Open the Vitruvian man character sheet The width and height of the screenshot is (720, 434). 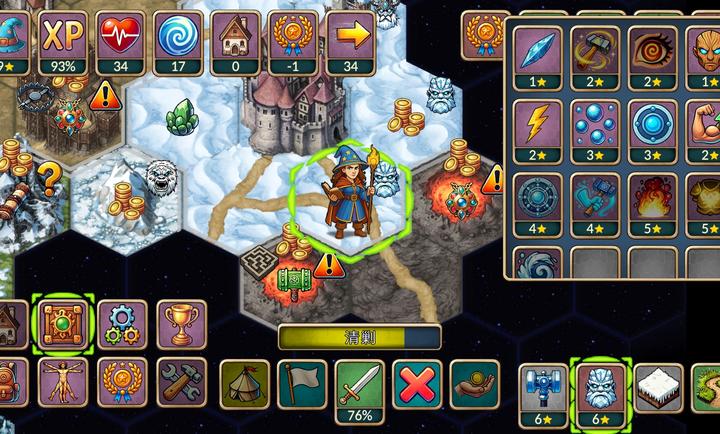tap(62, 381)
